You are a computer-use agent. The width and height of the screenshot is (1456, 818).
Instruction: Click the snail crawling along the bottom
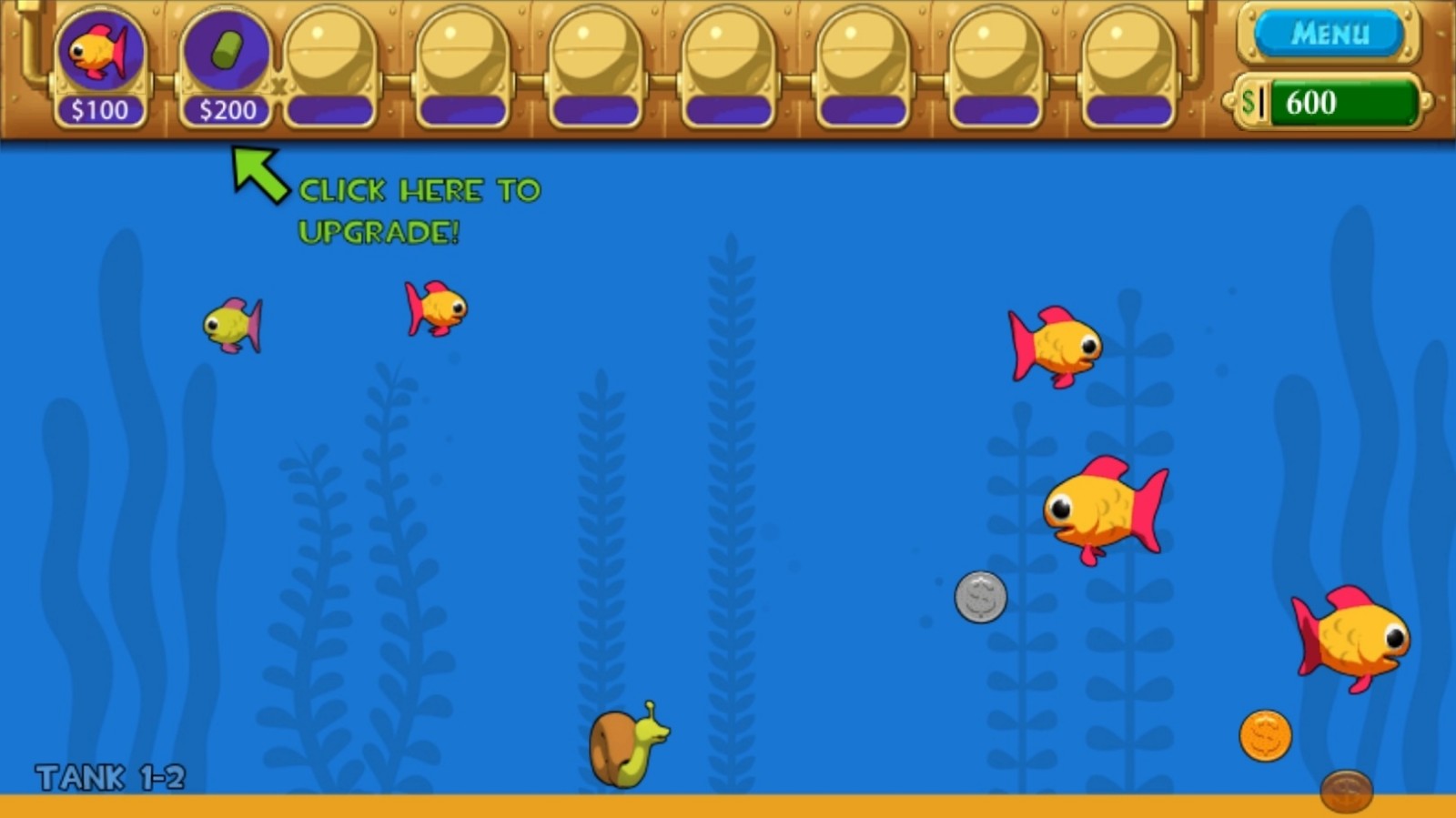tap(623, 746)
